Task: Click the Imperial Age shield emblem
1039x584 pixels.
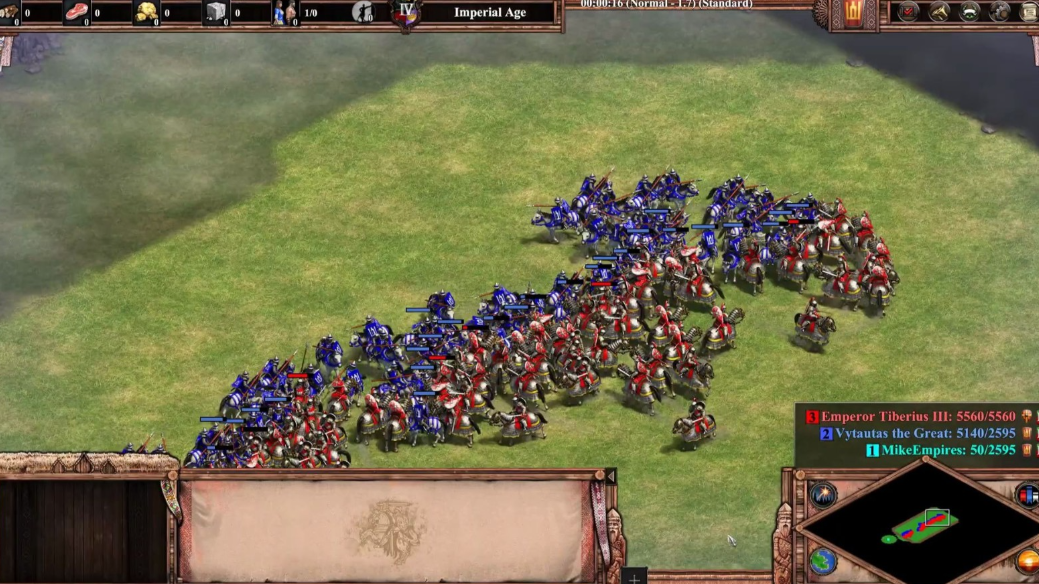Action: [406, 14]
